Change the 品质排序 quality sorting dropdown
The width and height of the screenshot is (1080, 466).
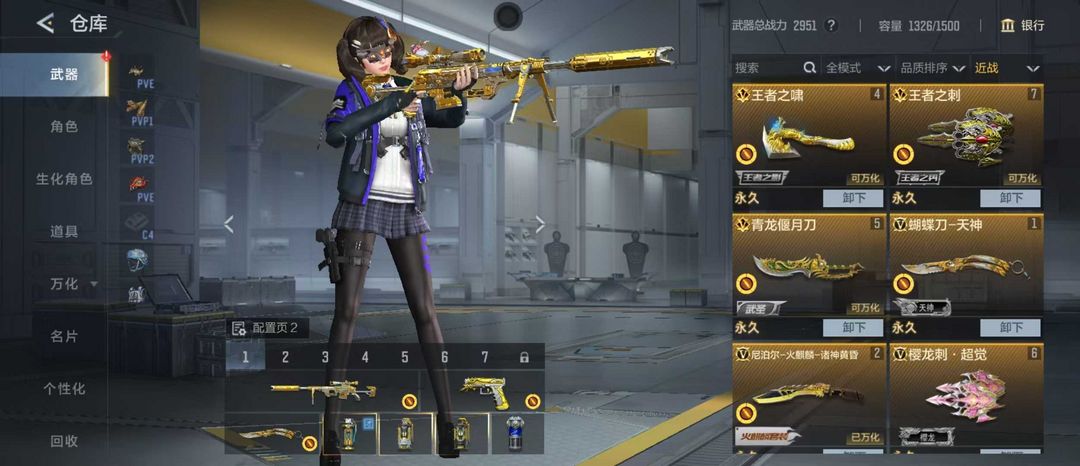[x=933, y=68]
